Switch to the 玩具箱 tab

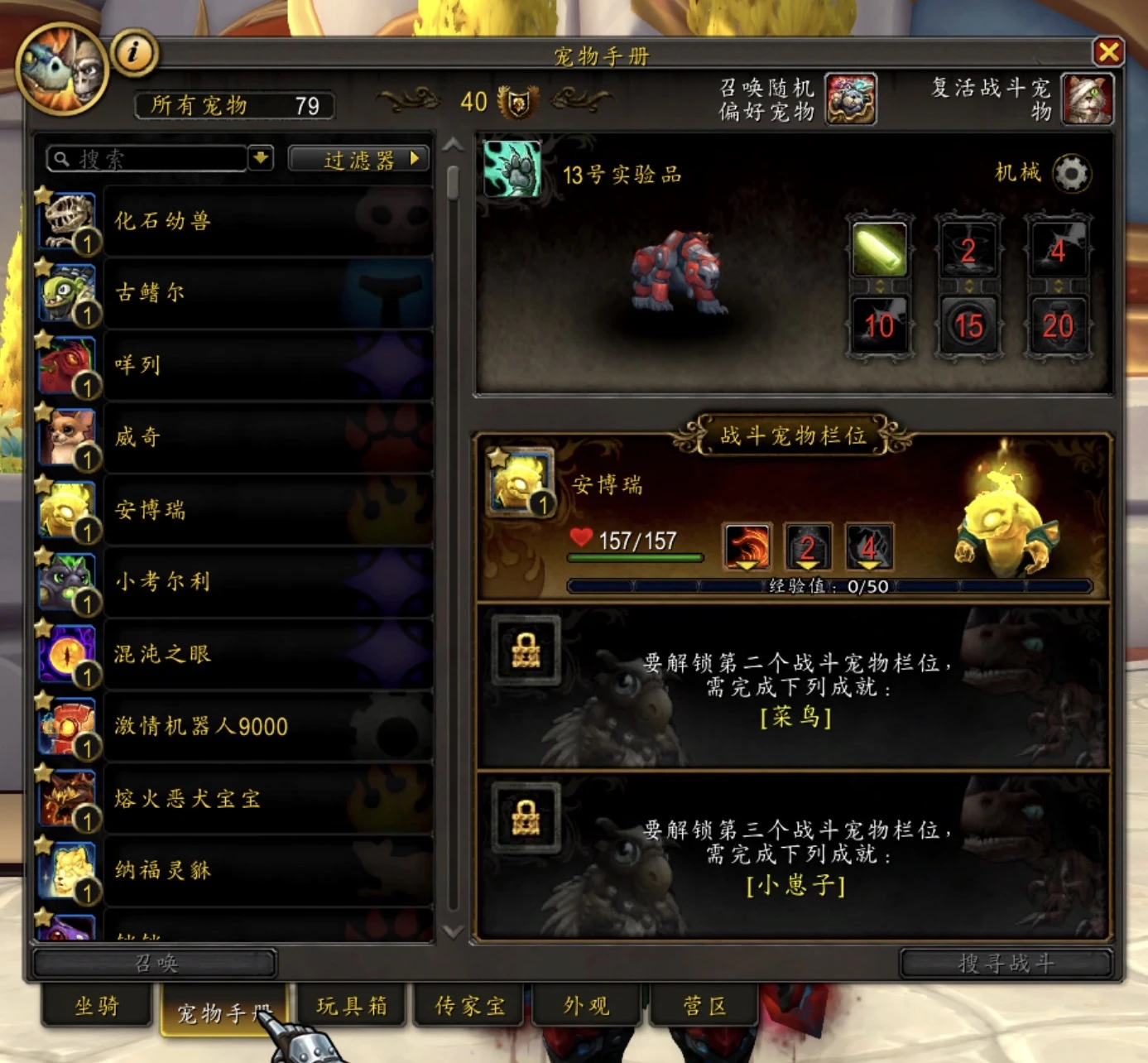pos(351,1005)
